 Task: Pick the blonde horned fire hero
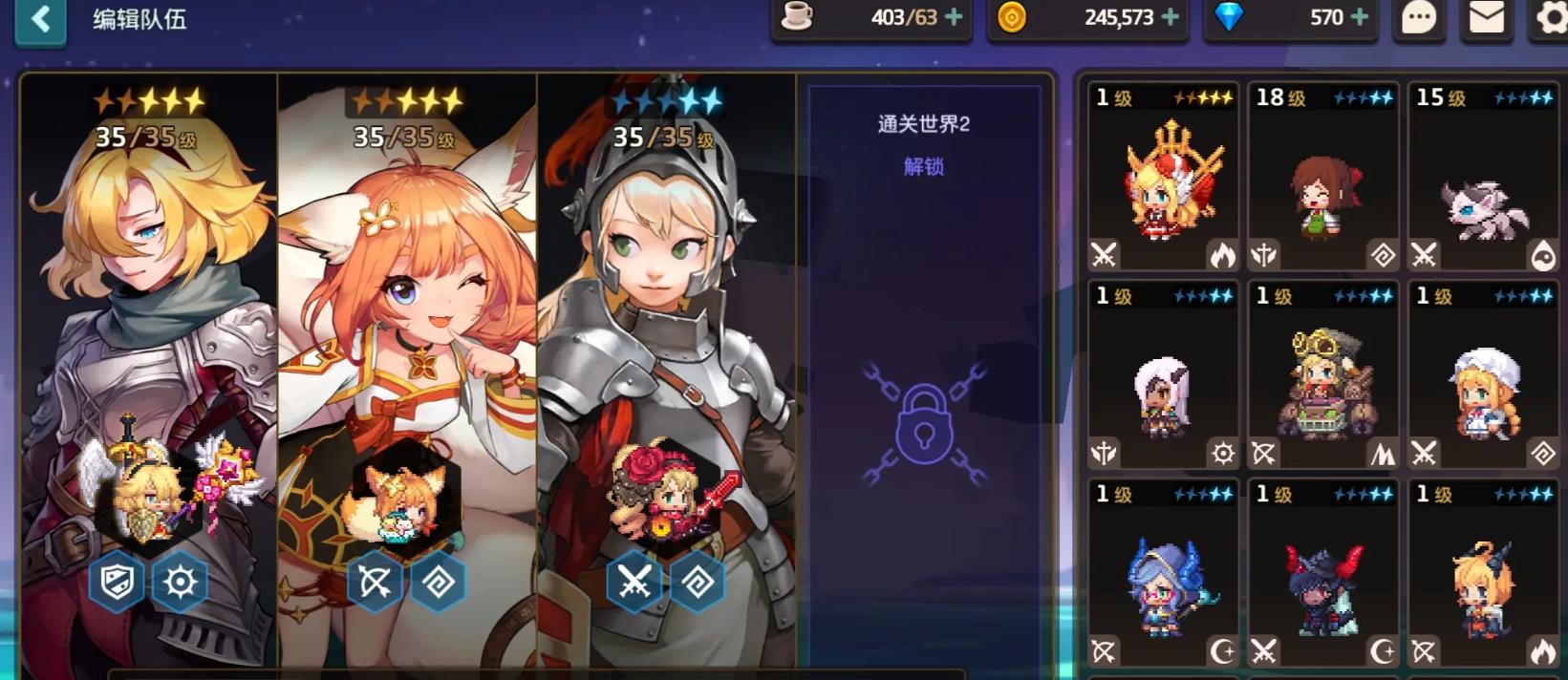click(1484, 574)
